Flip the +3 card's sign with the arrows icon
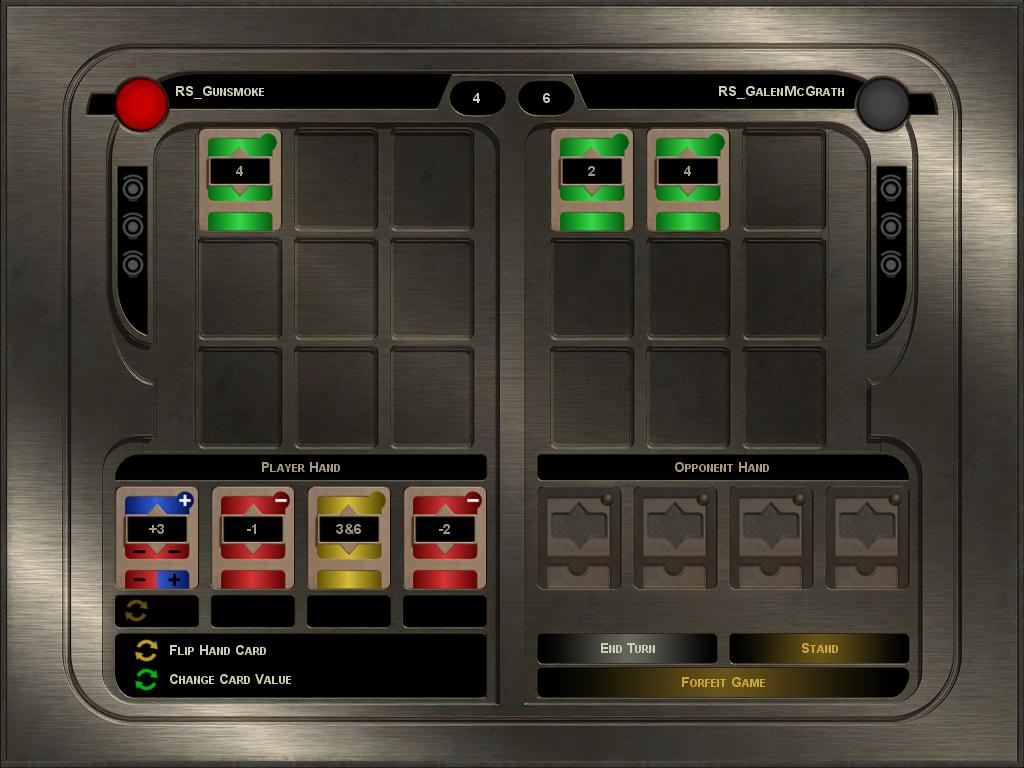 point(137,611)
